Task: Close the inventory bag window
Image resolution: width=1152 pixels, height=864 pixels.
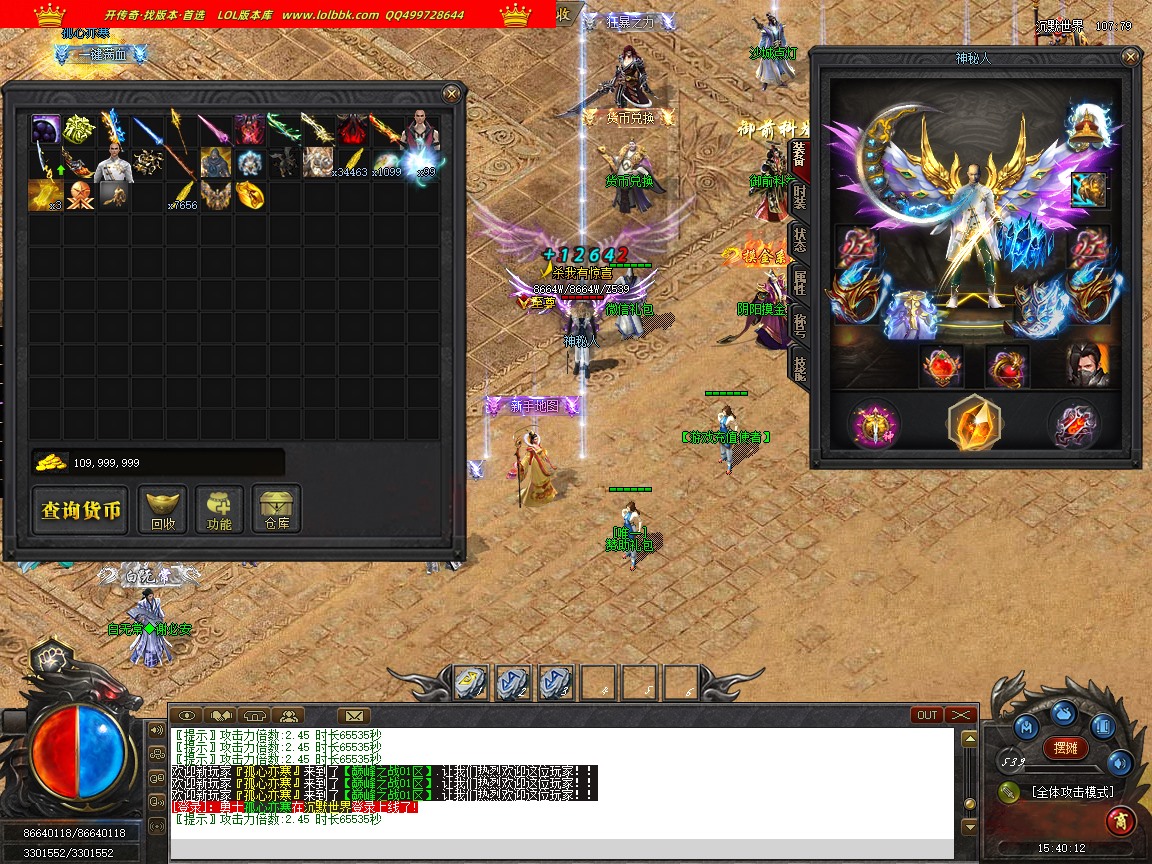Action: [452, 94]
